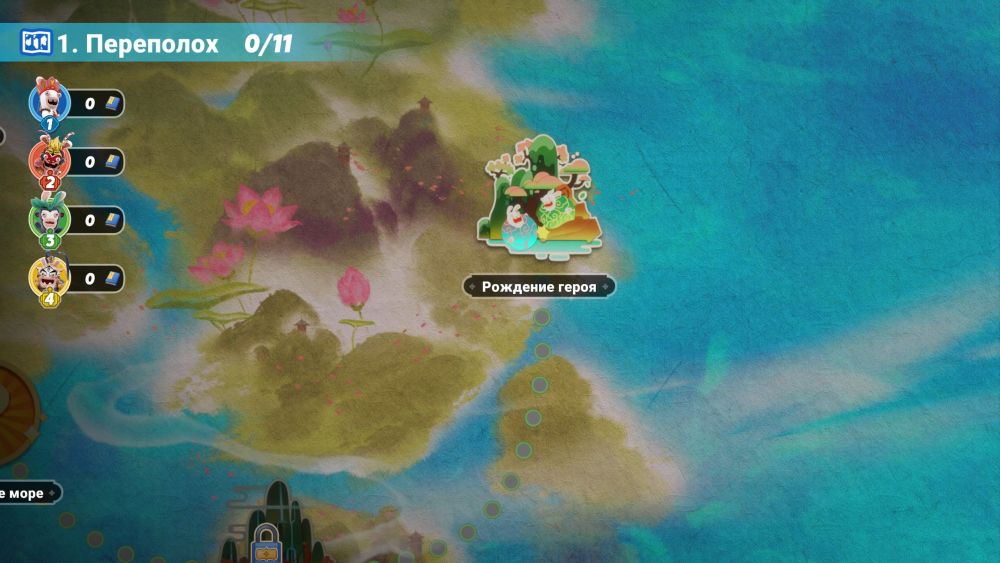
Task: Click the "Рождение героя" level name label
Action: pos(539,287)
